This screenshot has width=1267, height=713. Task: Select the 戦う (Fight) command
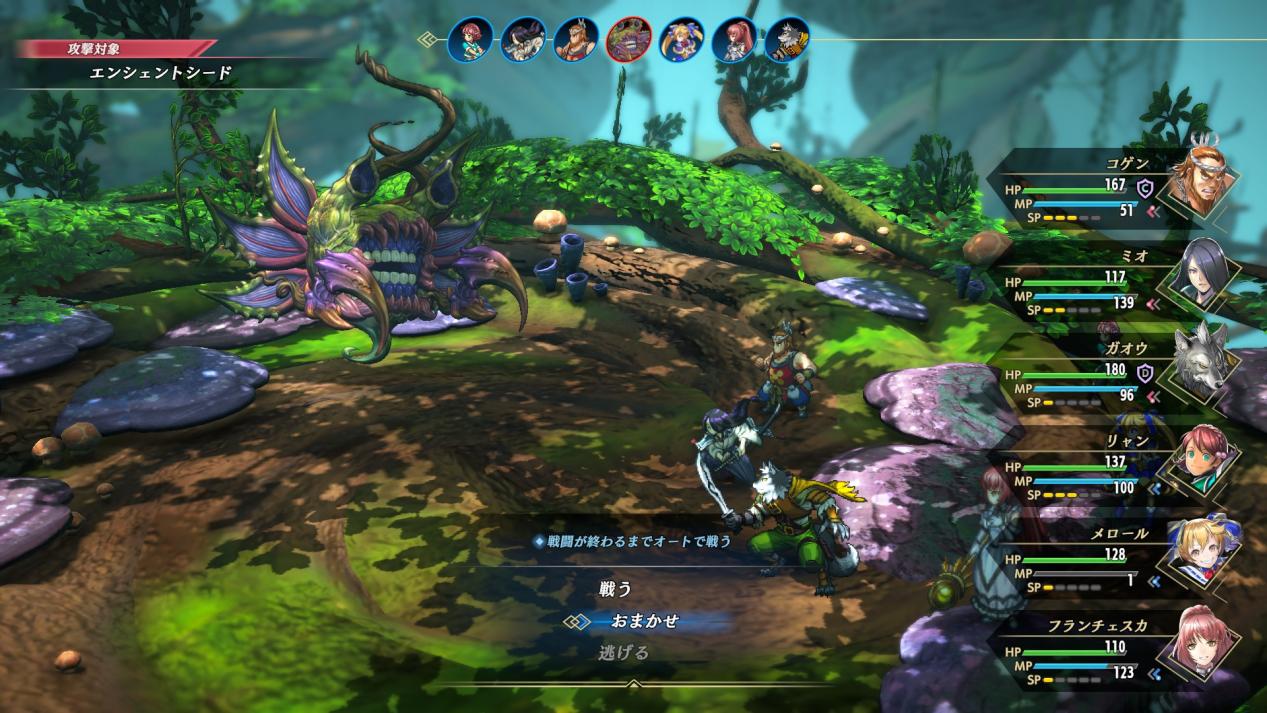(616, 589)
